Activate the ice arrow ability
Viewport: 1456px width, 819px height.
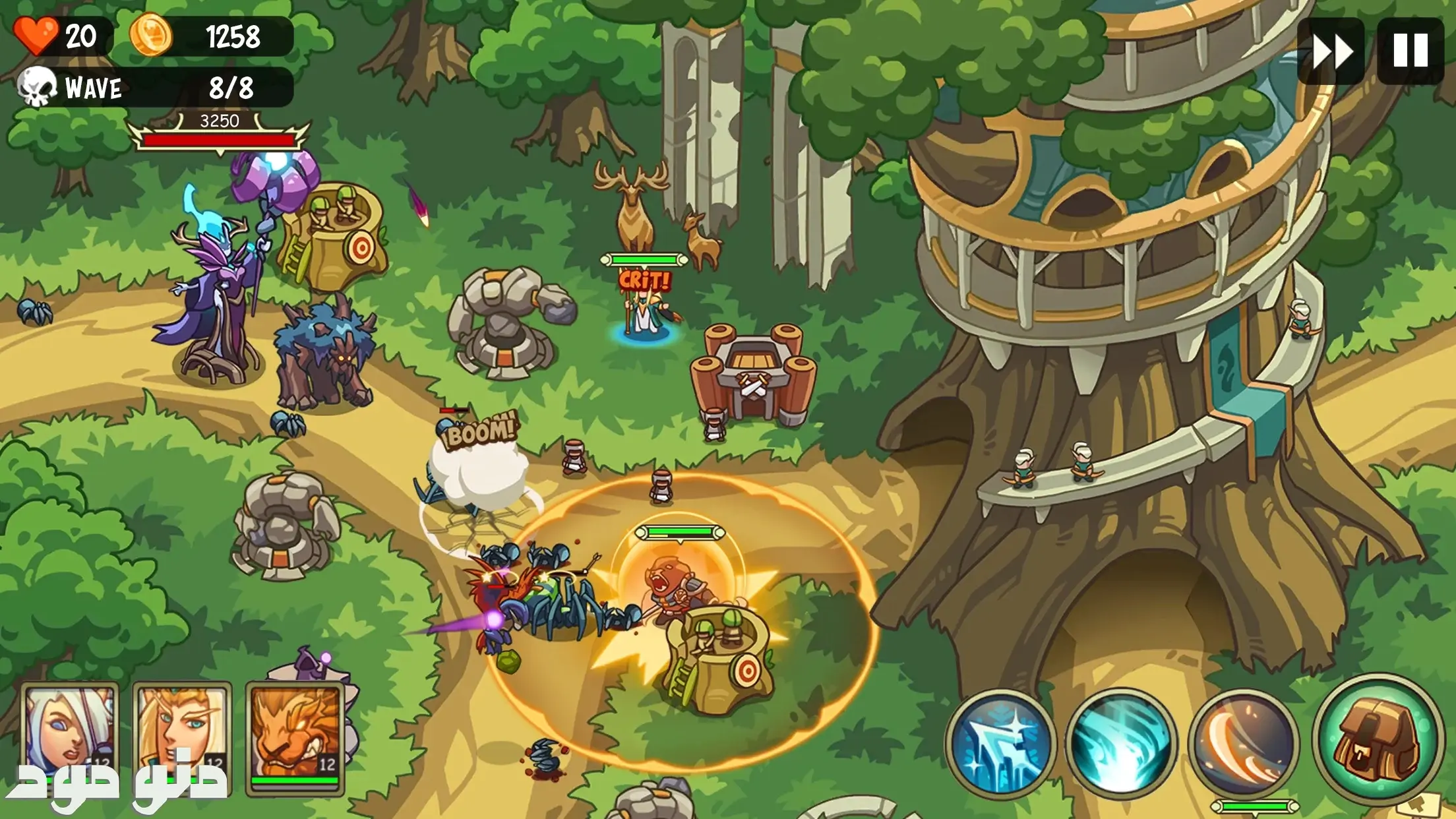pos(1001,743)
